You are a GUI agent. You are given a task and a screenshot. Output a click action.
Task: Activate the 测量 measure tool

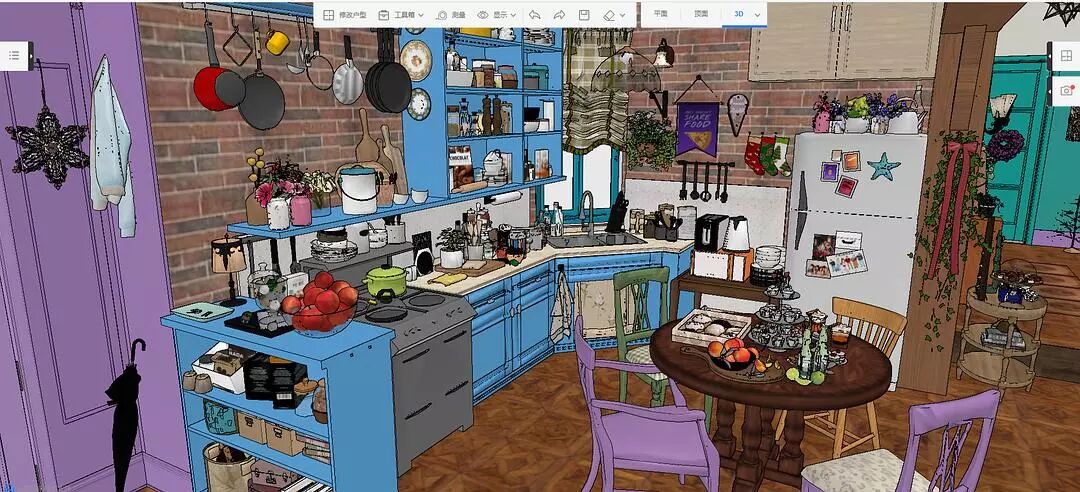pos(450,15)
